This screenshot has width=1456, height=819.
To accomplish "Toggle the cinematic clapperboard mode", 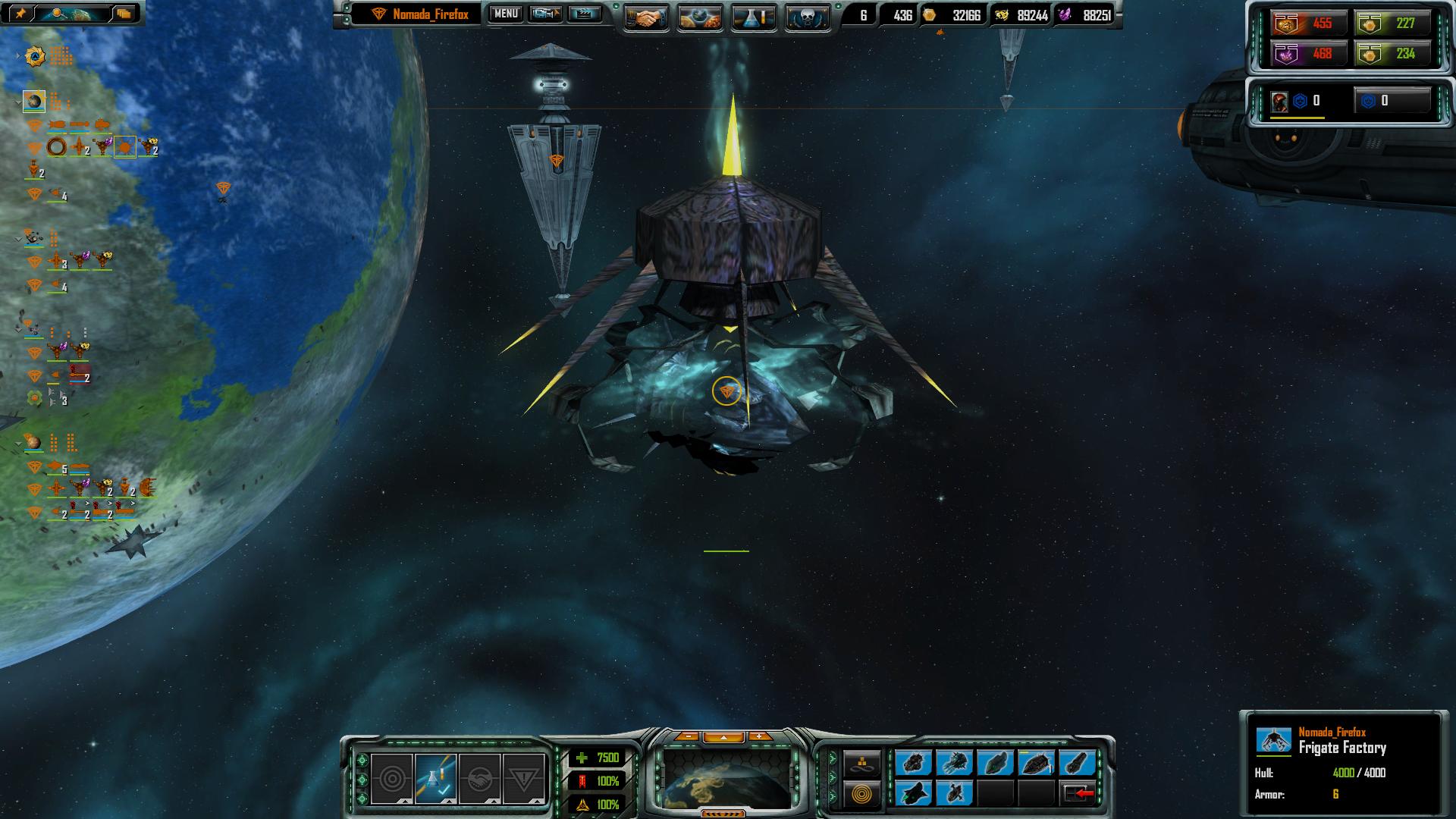I will click(585, 14).
